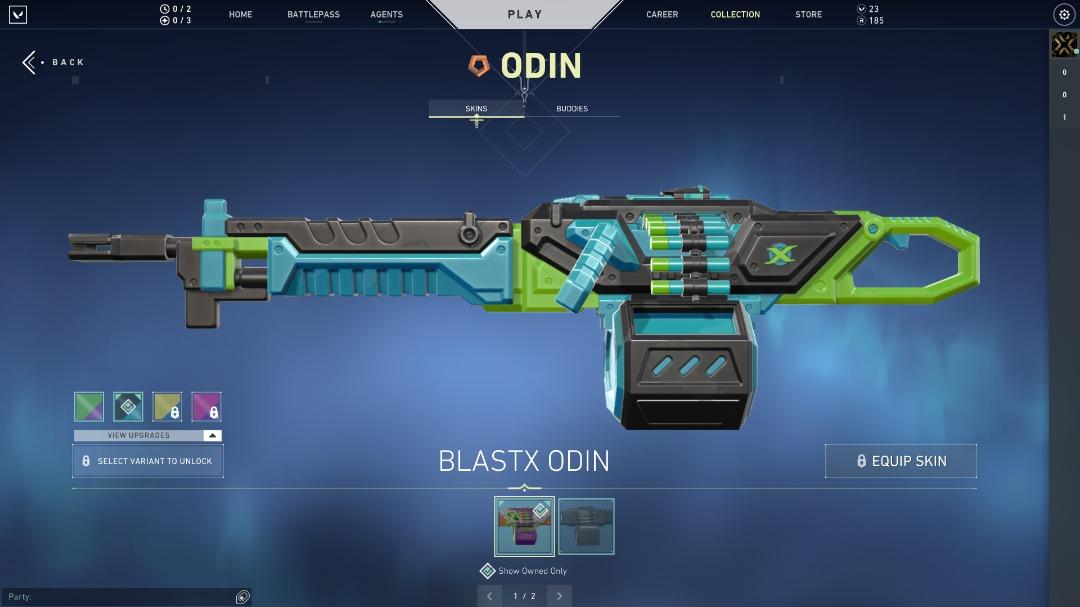The width and height of the screenshot is (1080, 607).
Task: Pick the locked yellow variant swatch
Action: 167,406
